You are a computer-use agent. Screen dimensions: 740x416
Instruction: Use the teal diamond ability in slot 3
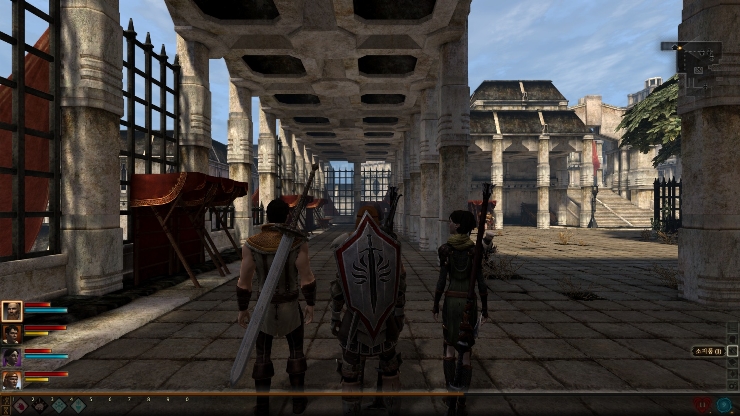[x=58, y=406]
